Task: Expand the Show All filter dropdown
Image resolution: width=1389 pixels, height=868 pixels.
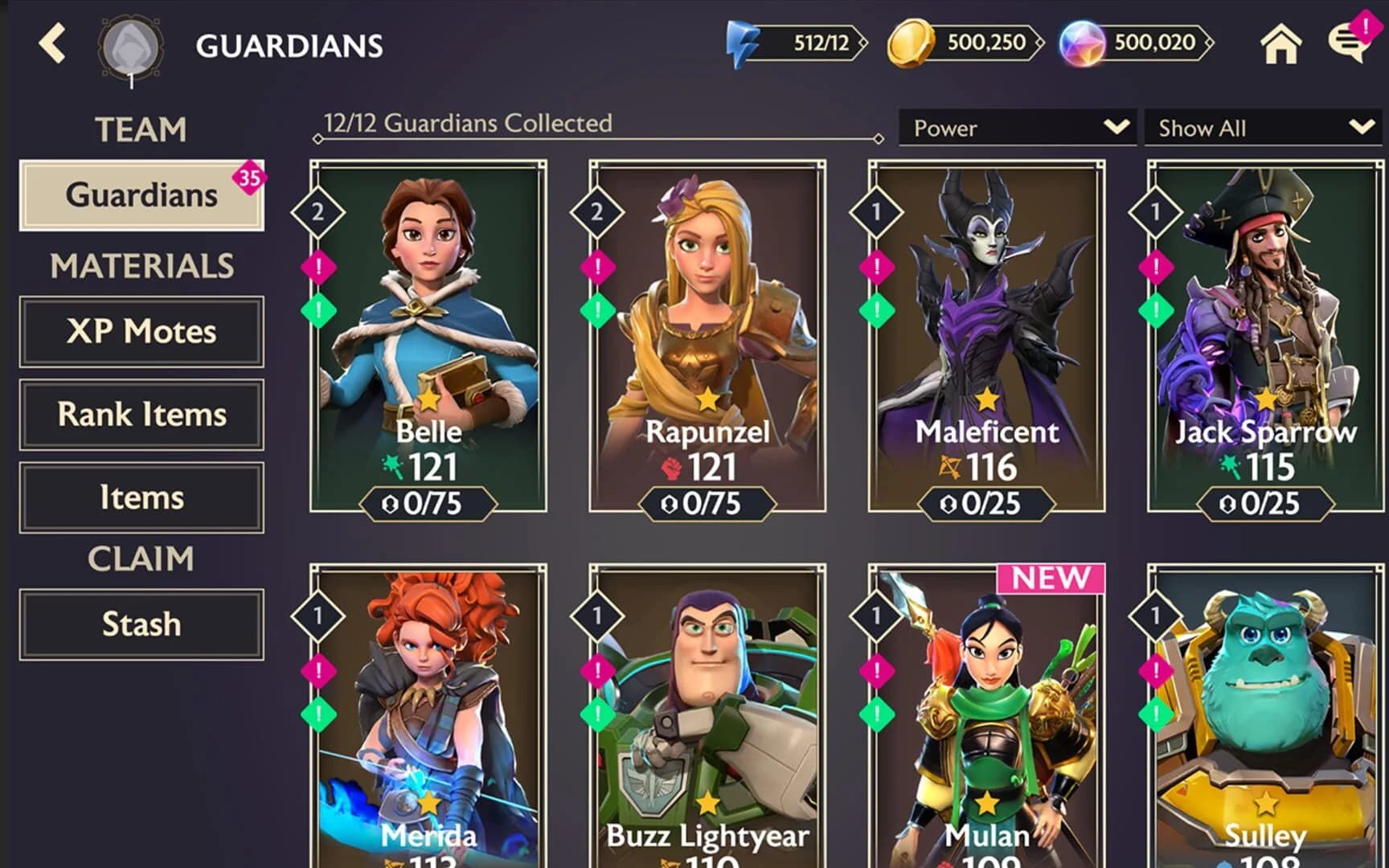Action: pyautogui.click(x=1260, y=127)
